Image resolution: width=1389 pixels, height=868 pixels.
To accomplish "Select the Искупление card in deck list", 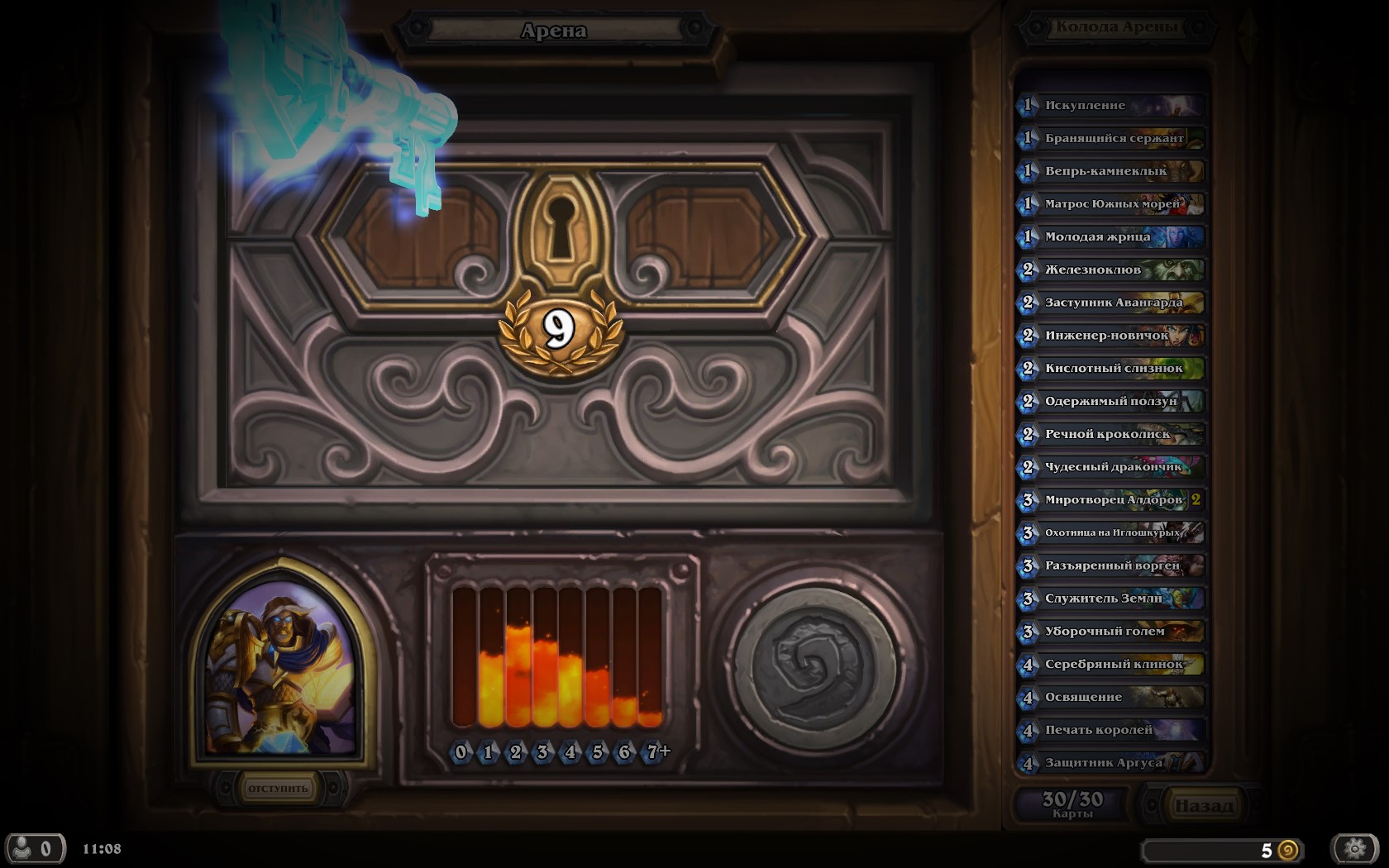I will (1110, 106).
